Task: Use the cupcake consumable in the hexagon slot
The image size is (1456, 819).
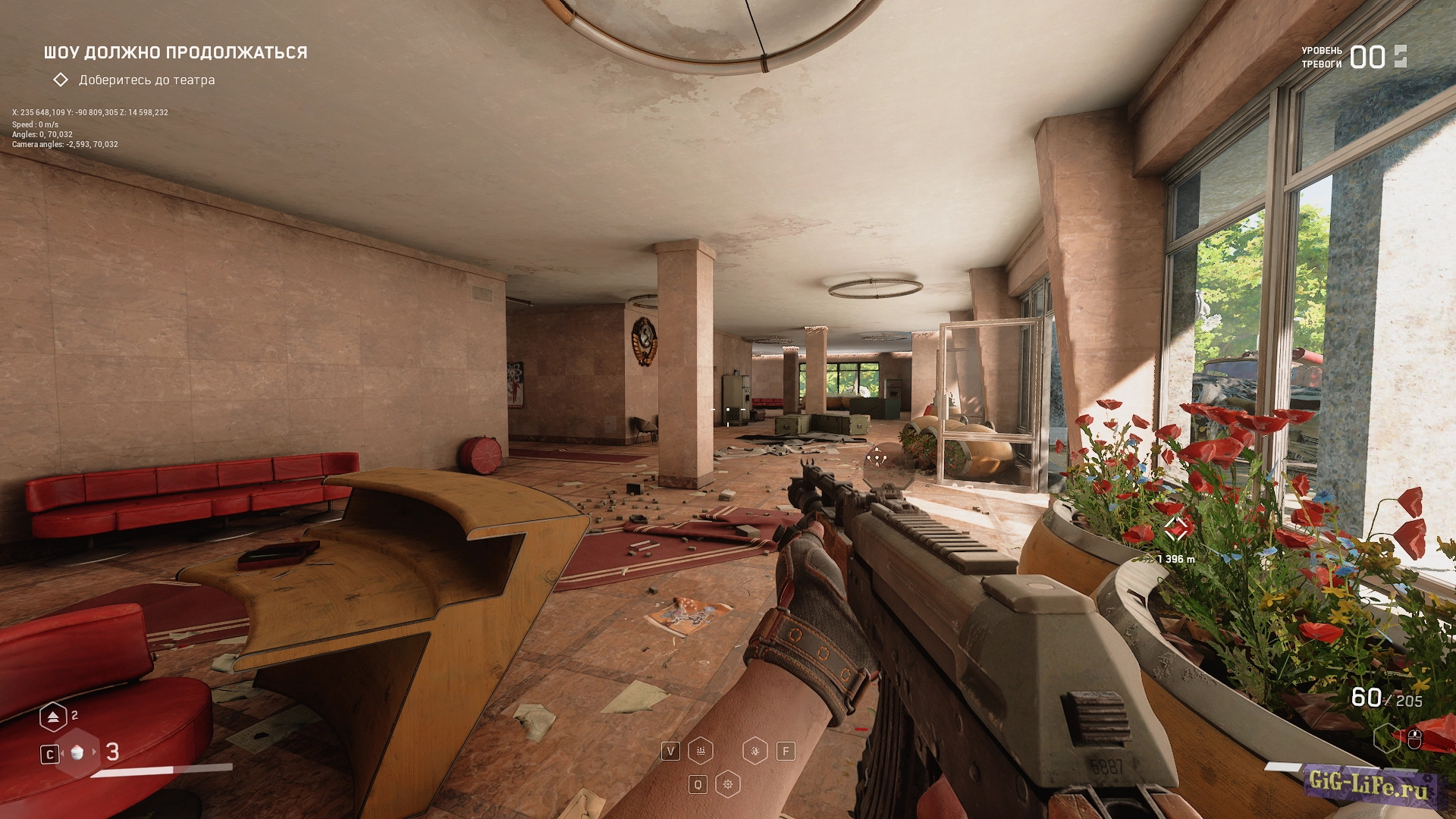Action: (77, 752)
